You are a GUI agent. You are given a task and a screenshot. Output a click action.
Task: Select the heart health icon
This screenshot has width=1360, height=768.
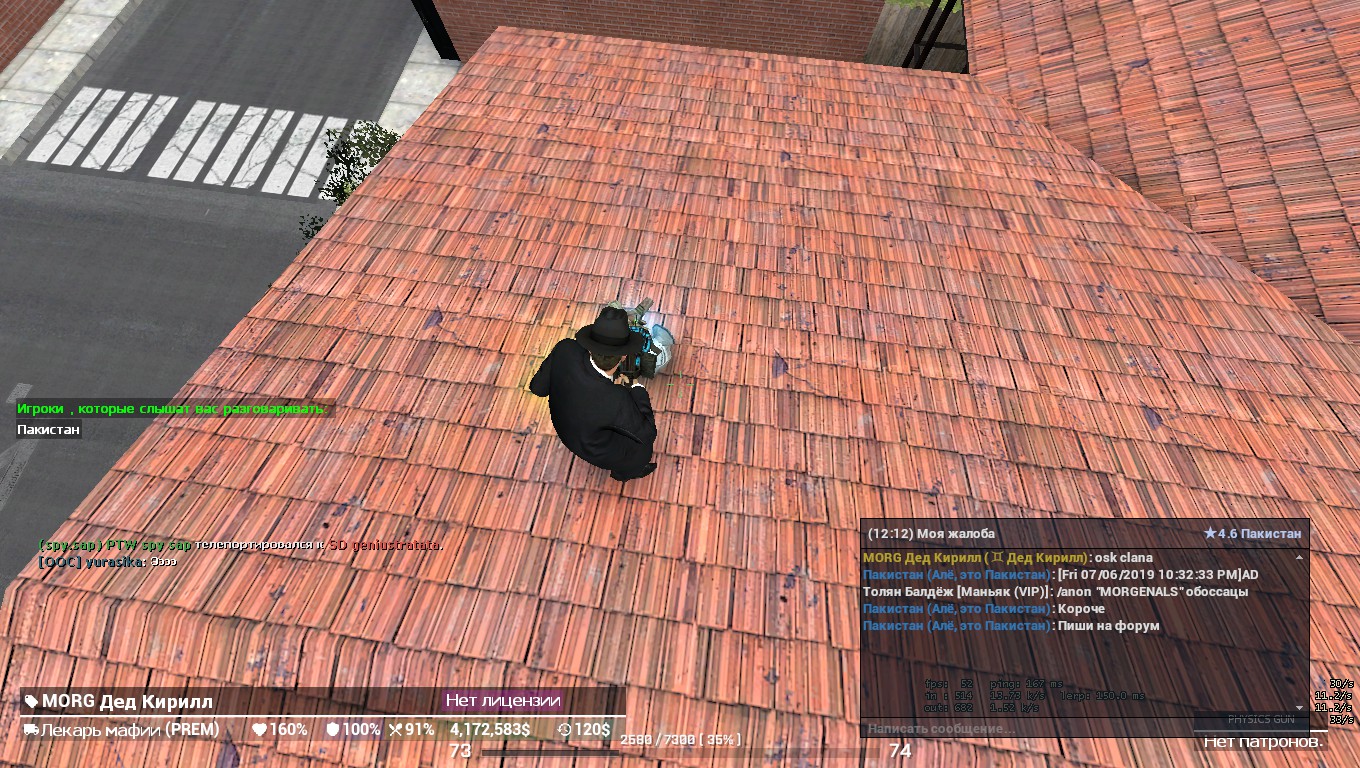coord(259,730)
